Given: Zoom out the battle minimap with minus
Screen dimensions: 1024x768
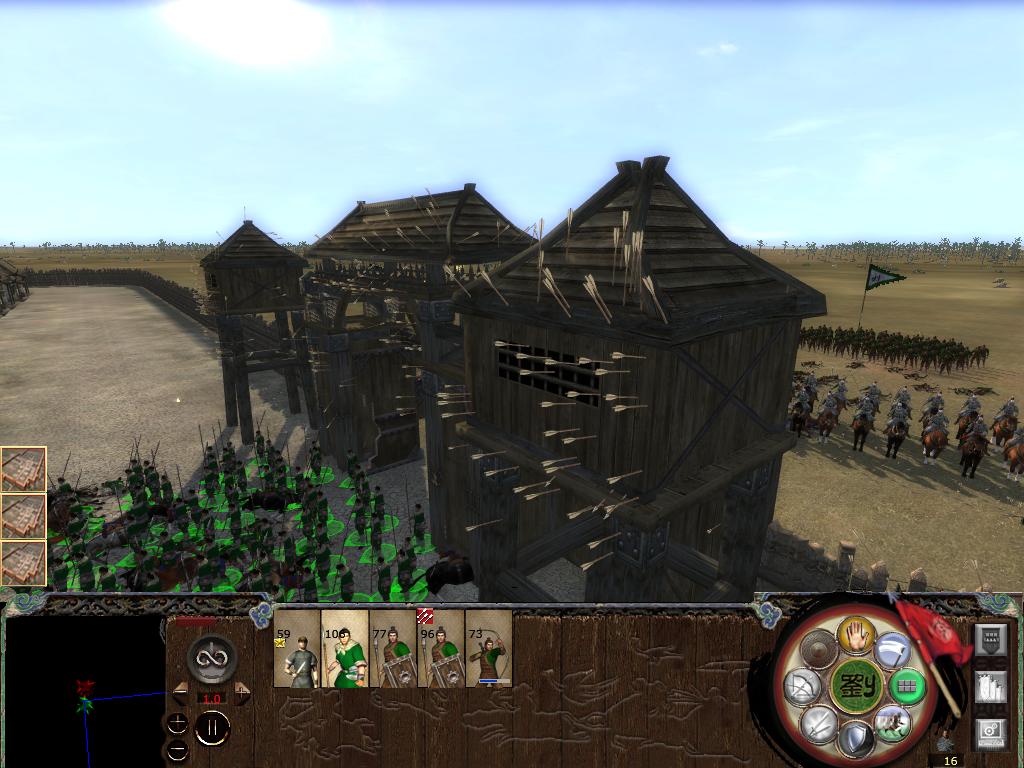Looking at the screenshot, I should 177,748.
